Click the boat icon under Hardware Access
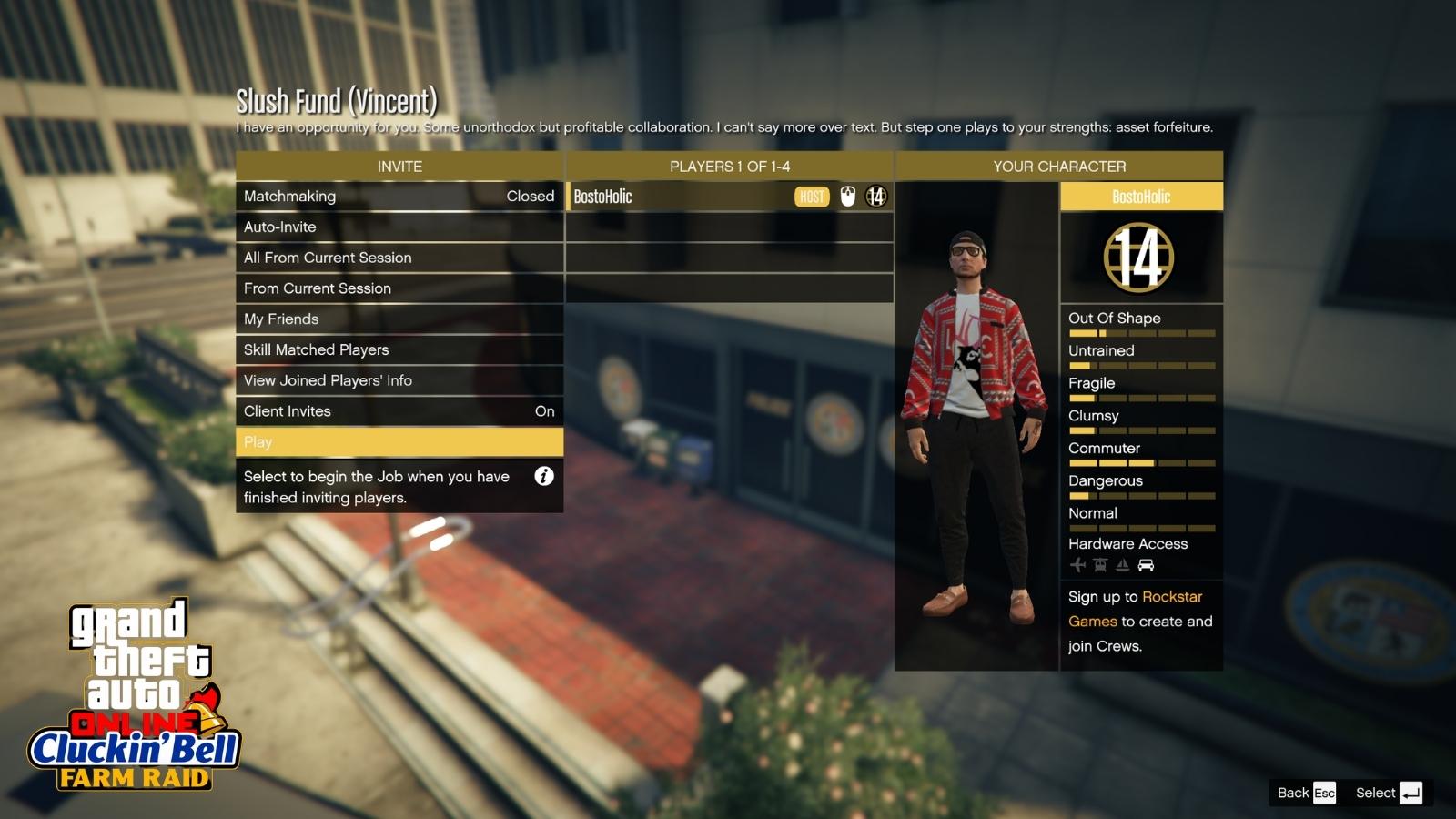The height and width of the screenshot is (819, 1456). pos(1122,564)
